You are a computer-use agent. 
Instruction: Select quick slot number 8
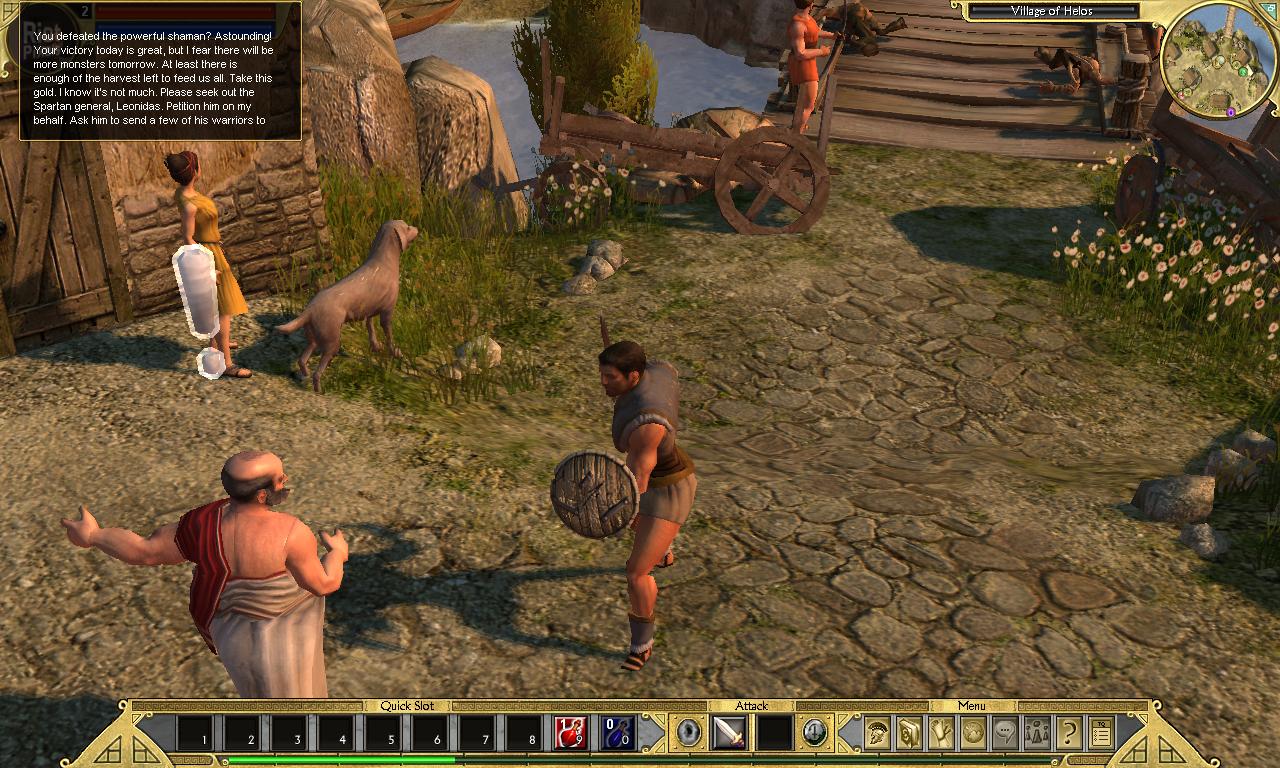[x=524, y=733]
